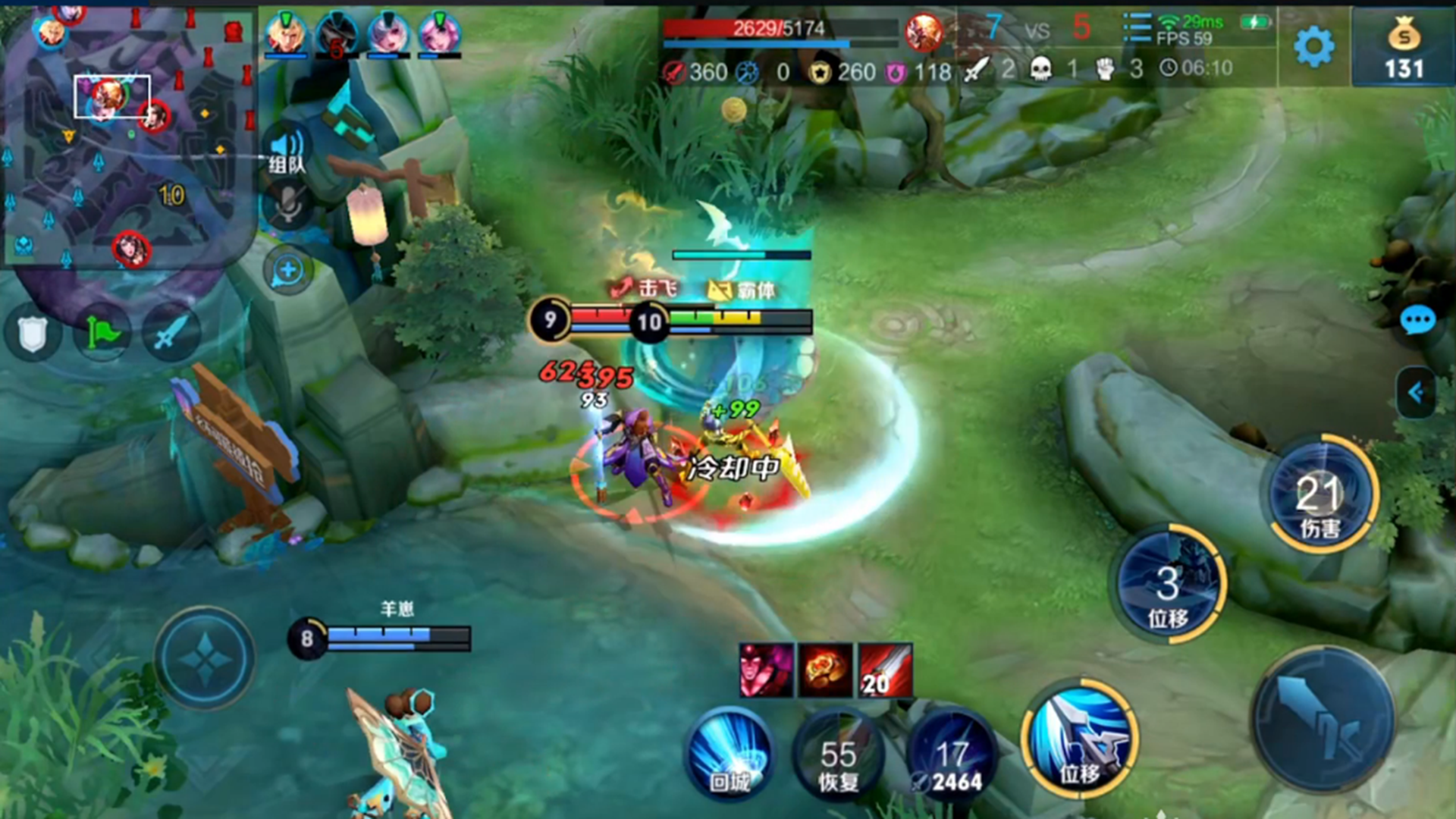The height and width of the screenshot is (819, 1456).
Task: Expand the side panel arrow
Action: pos(1415,392)
